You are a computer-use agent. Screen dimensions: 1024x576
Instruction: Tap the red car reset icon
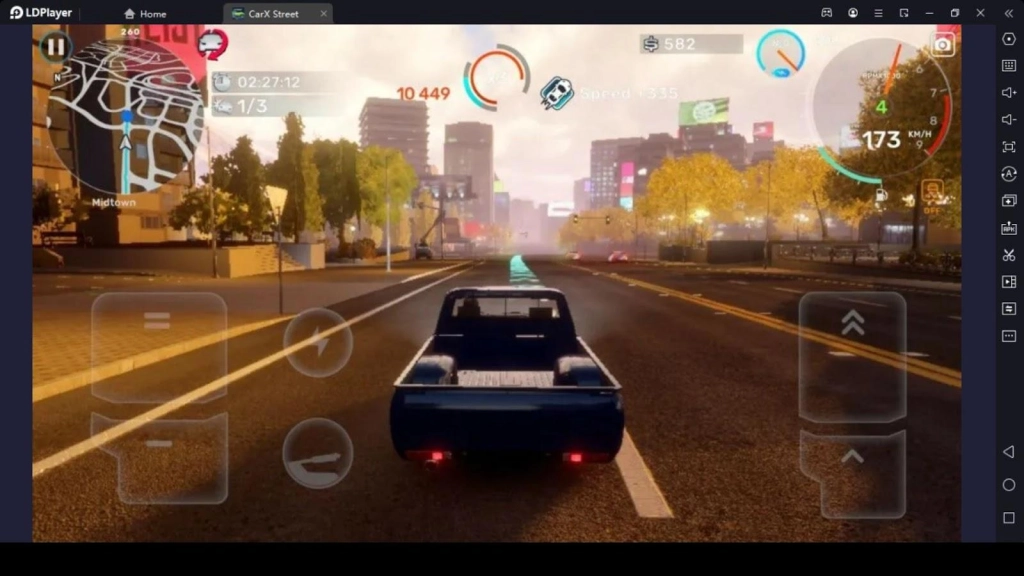tap(213, 44)
